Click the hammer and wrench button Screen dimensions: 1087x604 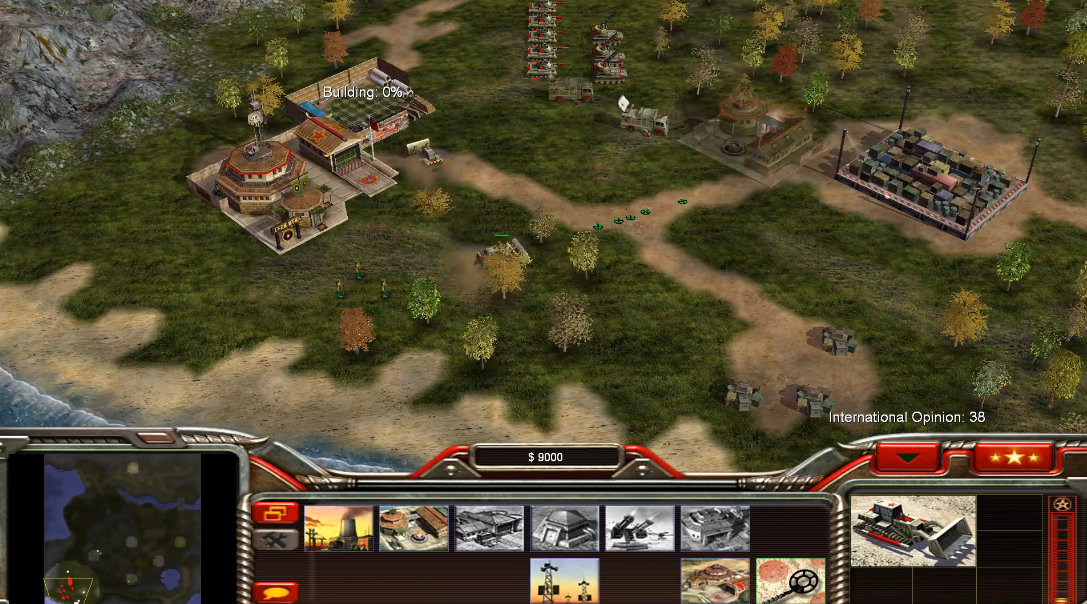[275, 539]
